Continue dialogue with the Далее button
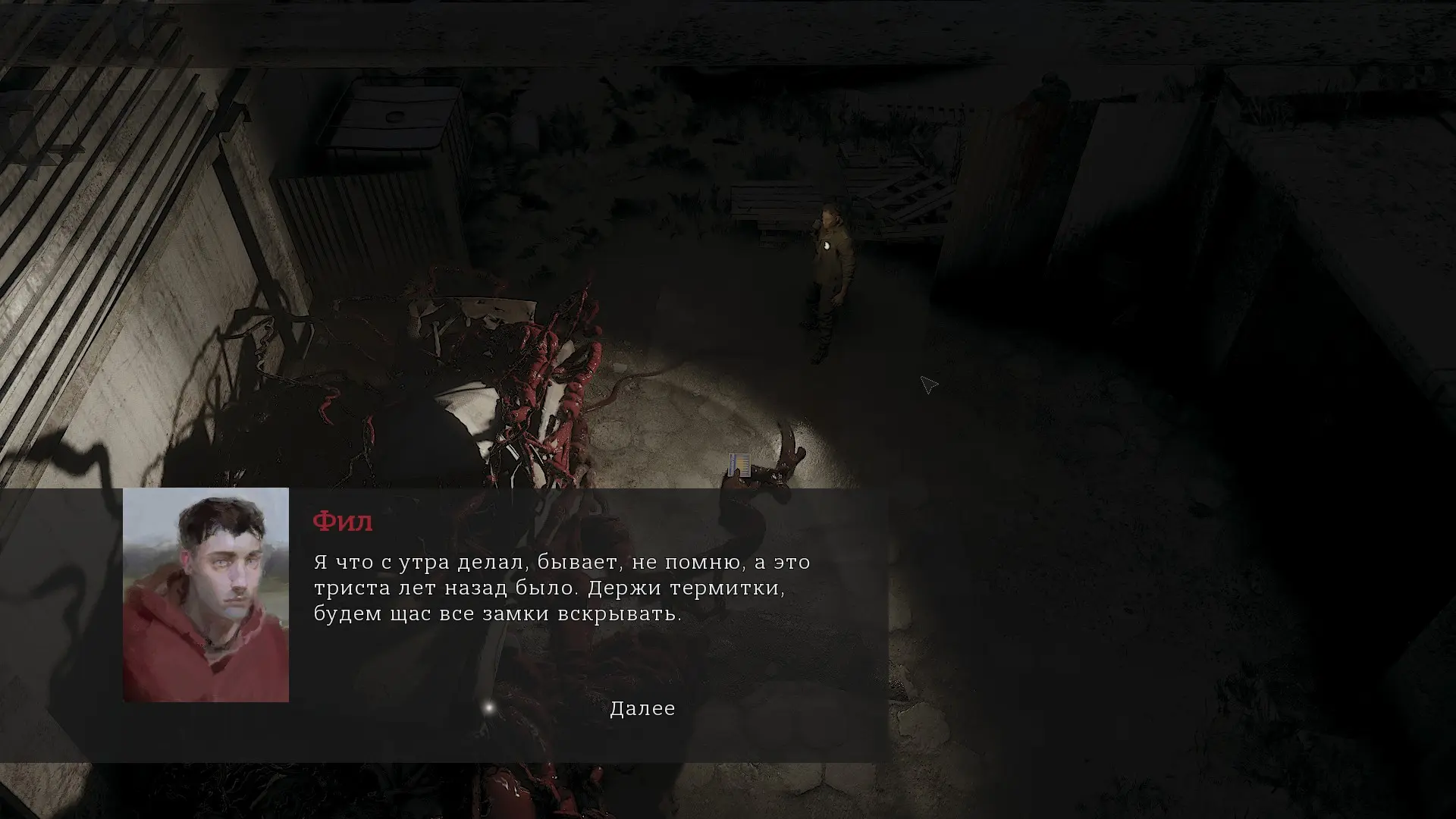This screenshot has height=819, width=1456. click(x=642, y=708)
